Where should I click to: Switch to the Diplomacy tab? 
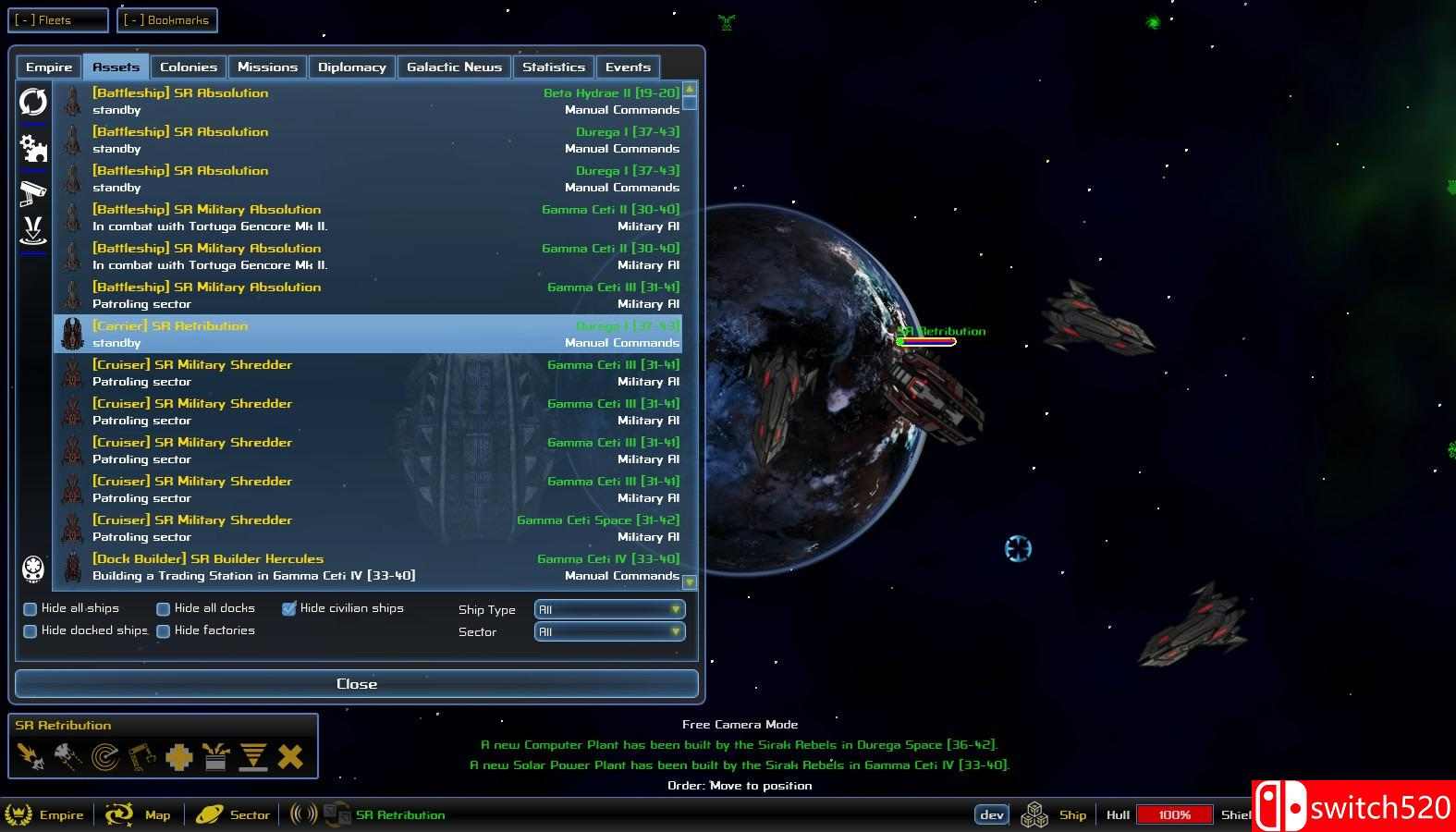[351, 67]
